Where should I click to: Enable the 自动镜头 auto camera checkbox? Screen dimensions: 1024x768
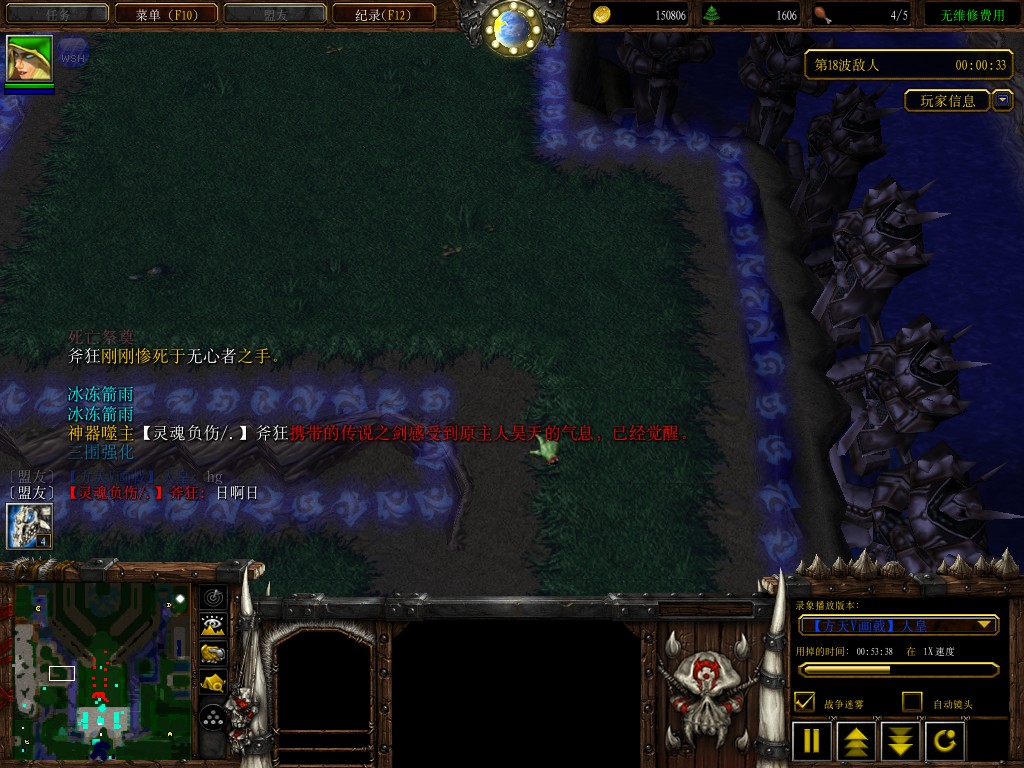(912, 702)
